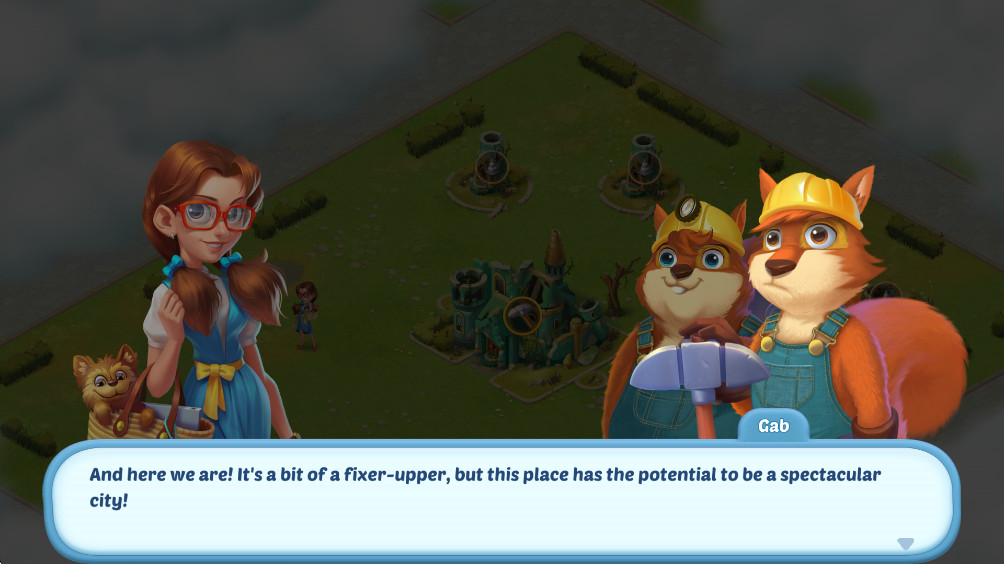Click Gab's dialogue text box
This screenshot has height=564, width=1004.
[500, 497]
